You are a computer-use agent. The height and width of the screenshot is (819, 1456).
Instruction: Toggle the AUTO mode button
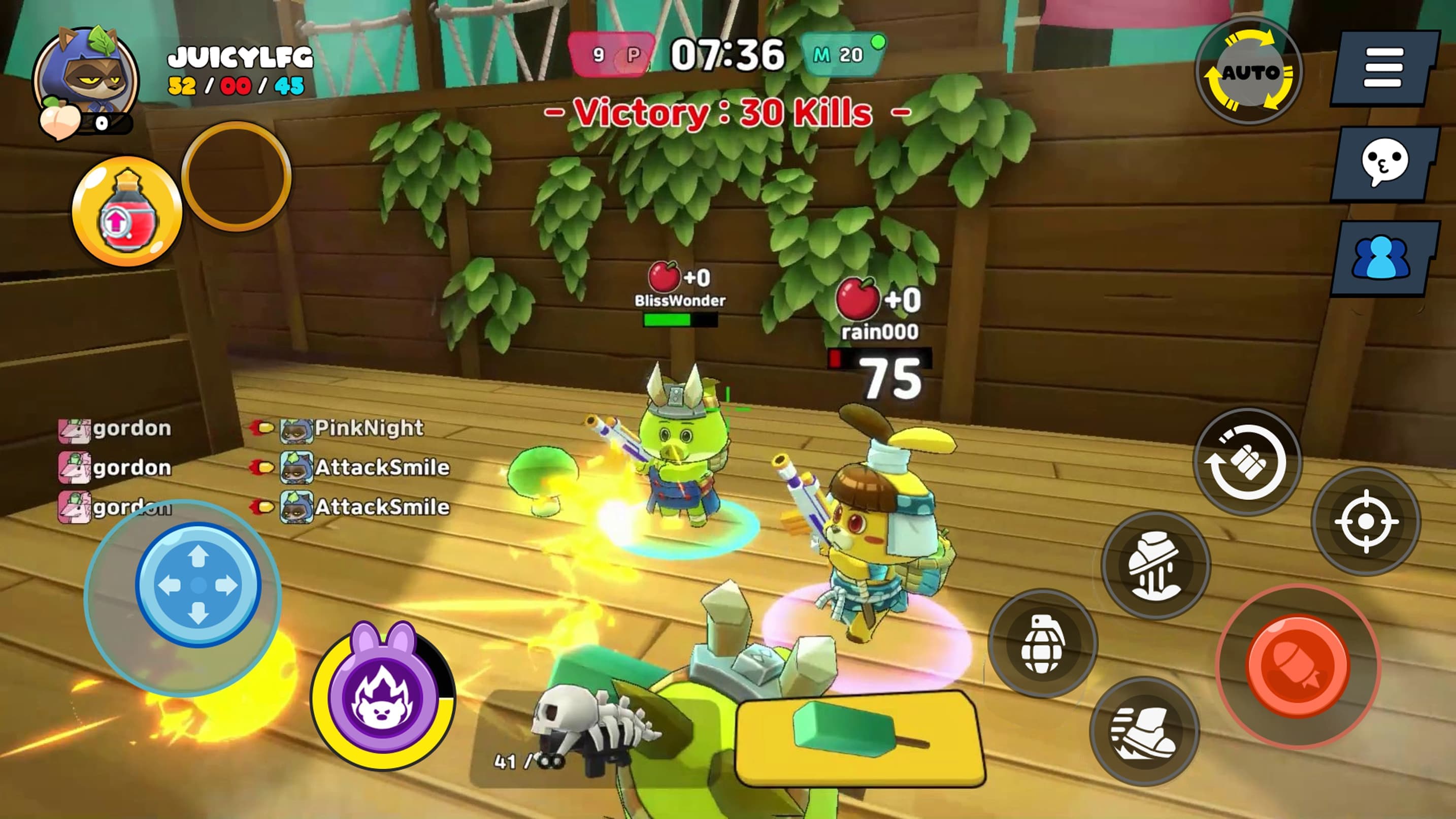1249,72
